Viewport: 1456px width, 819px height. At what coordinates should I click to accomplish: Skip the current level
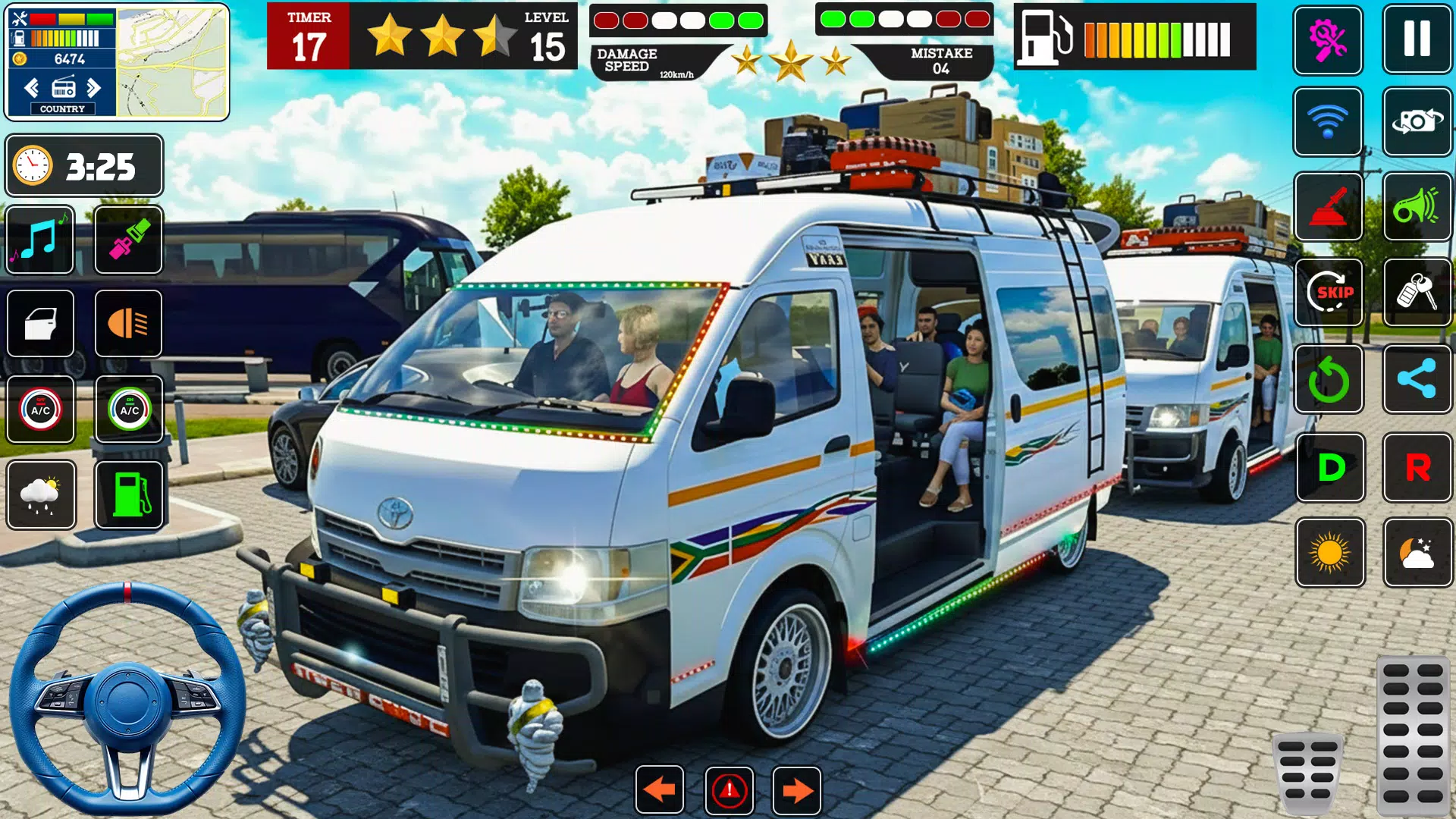pos(1329,292)
